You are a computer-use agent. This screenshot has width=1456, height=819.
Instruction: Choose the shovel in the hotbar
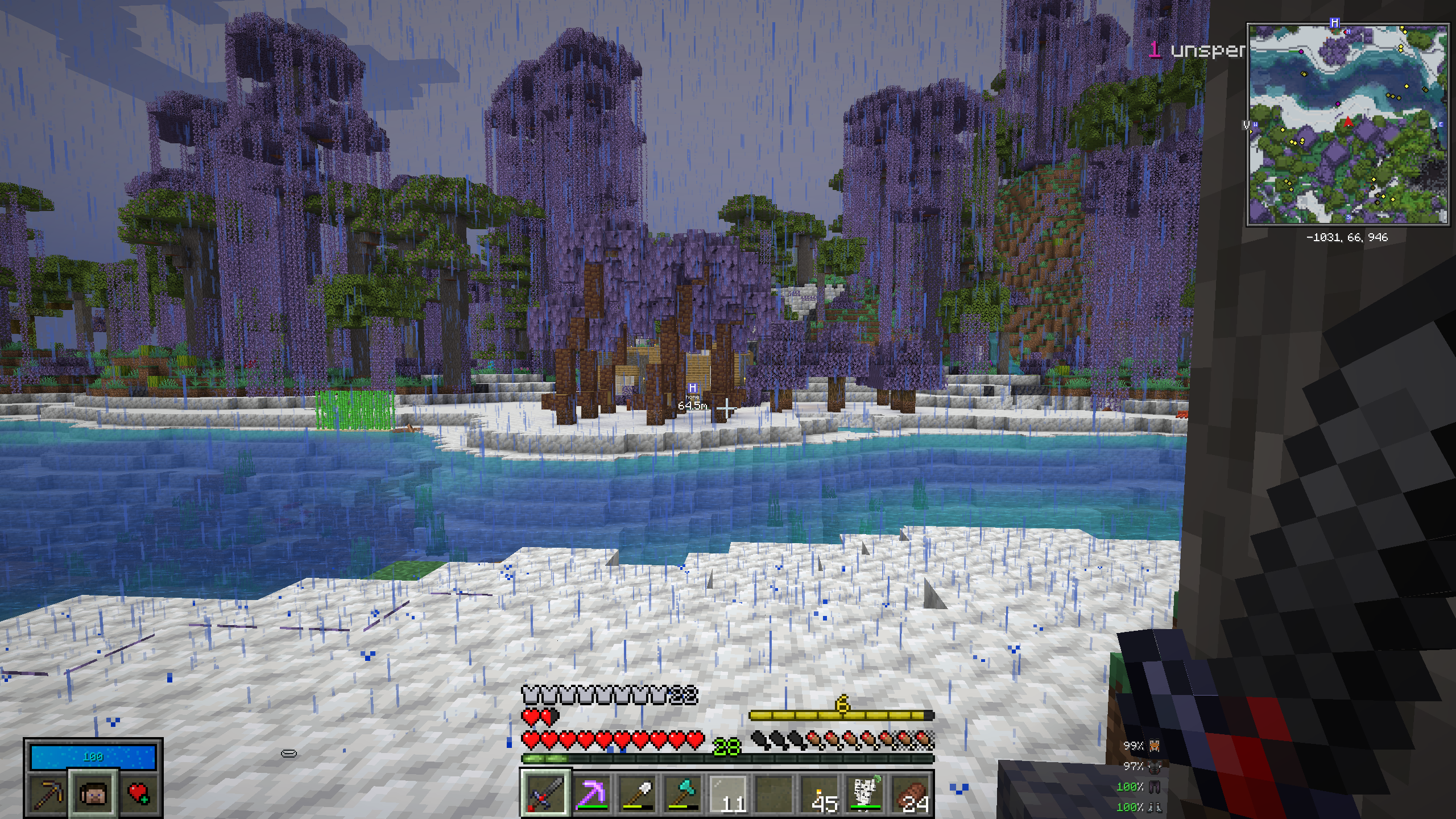637,793
